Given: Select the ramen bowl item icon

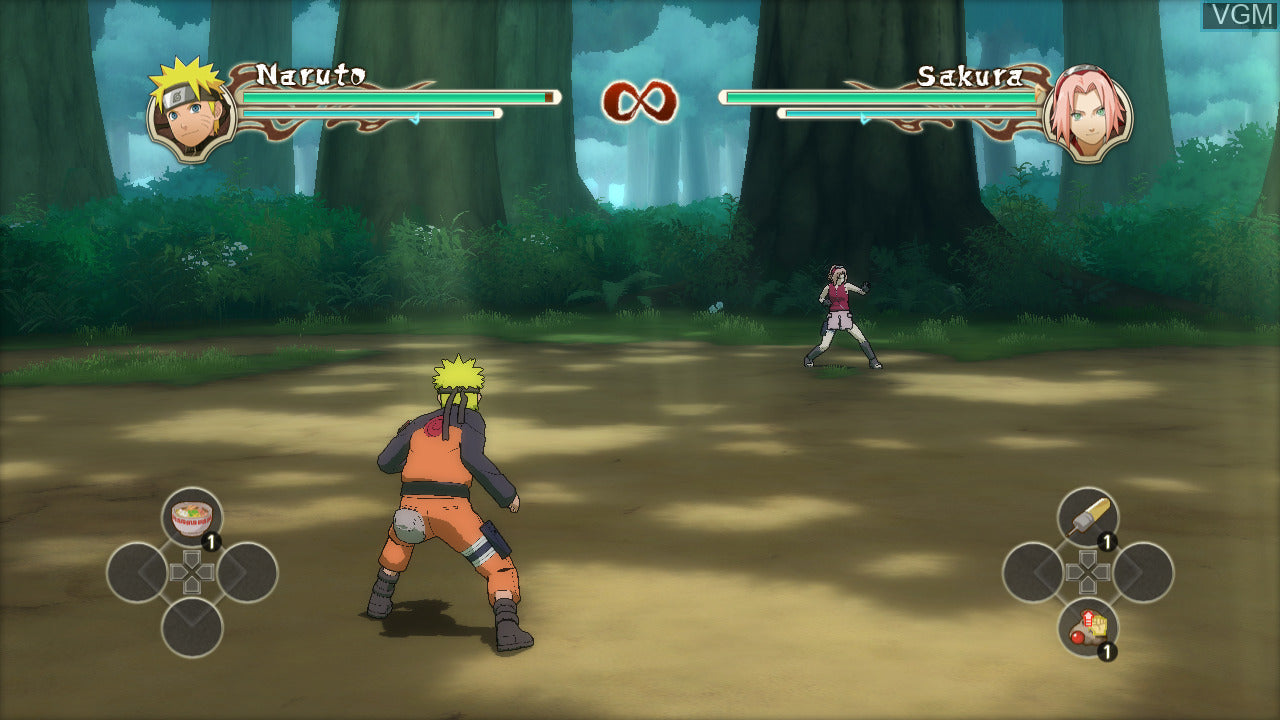Looking at the screenshot, I should coord(190,515).
